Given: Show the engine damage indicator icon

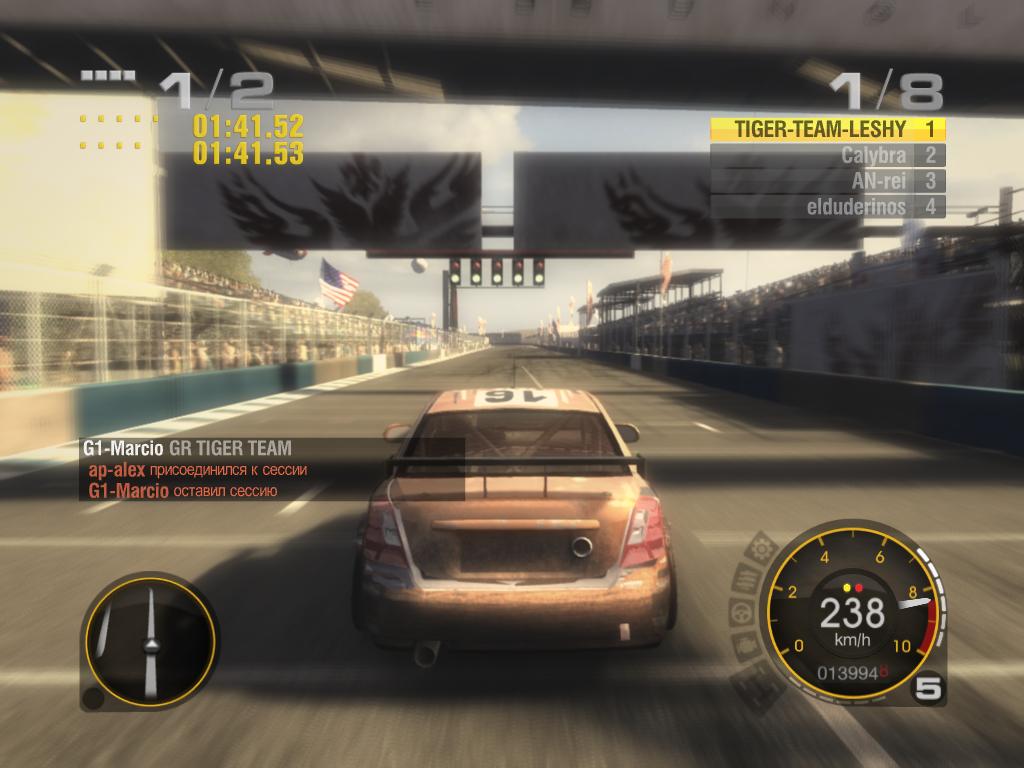Looking at the screenshot, I should (747, 646).
